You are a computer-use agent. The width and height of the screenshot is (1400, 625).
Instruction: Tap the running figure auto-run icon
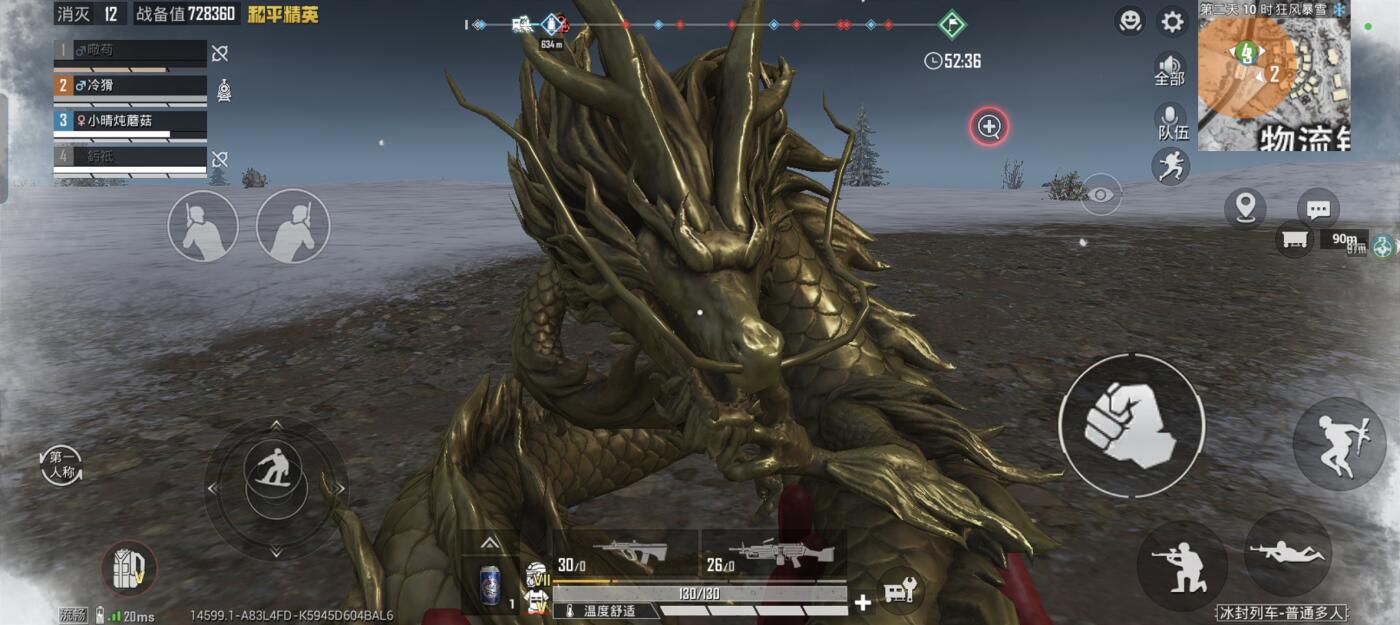[1170, 166]
